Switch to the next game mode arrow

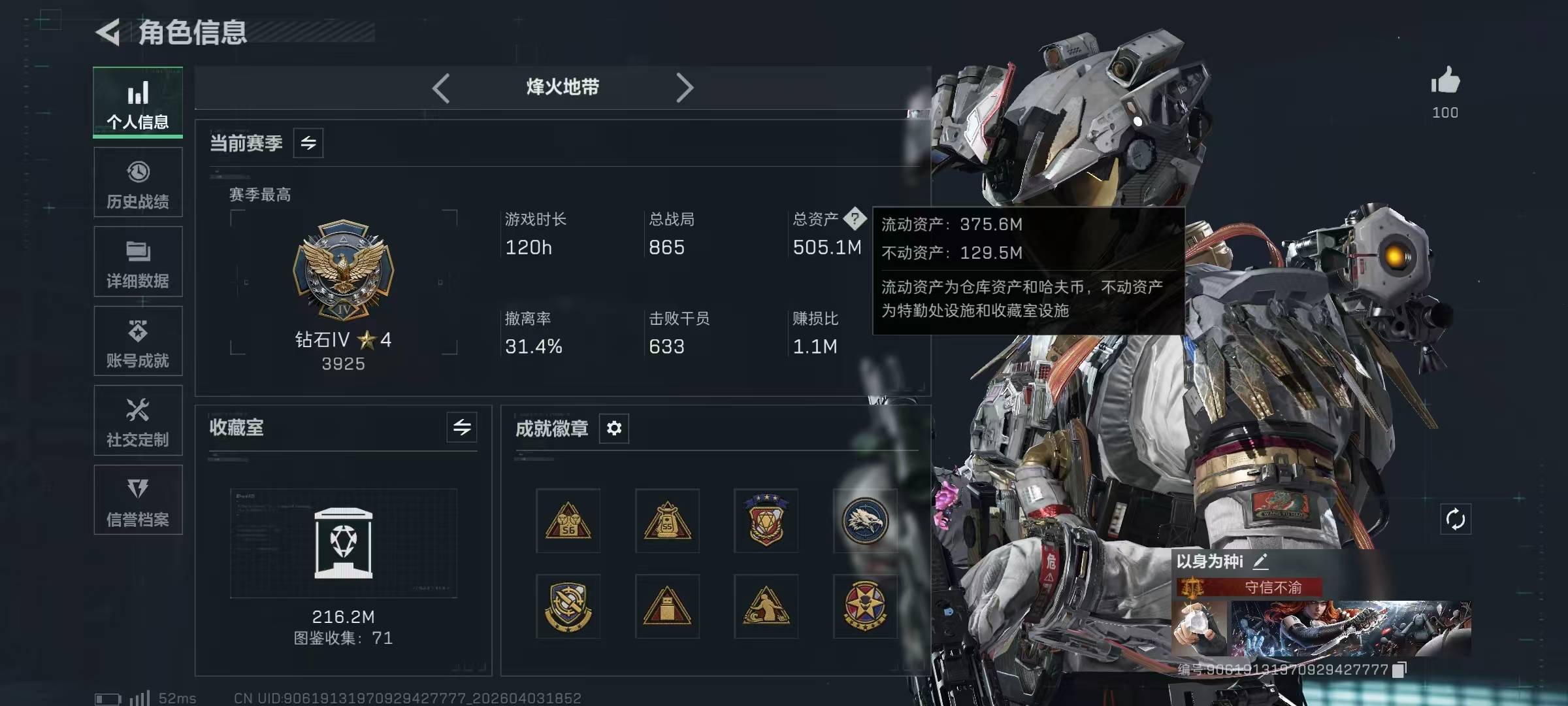(684, 88)
